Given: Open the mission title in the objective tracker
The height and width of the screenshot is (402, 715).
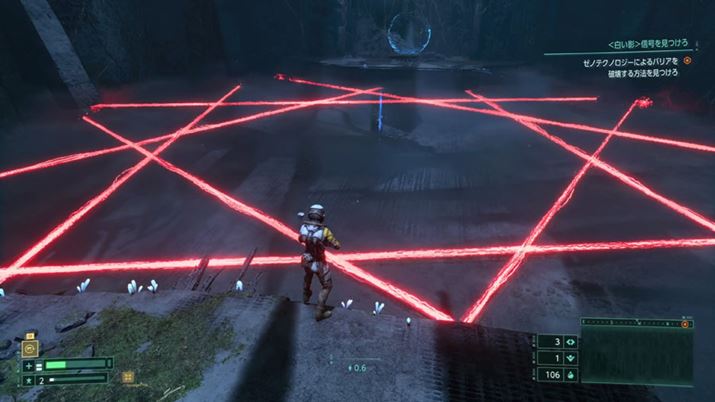Looking at the screenshot, I should tap(647, 45).
